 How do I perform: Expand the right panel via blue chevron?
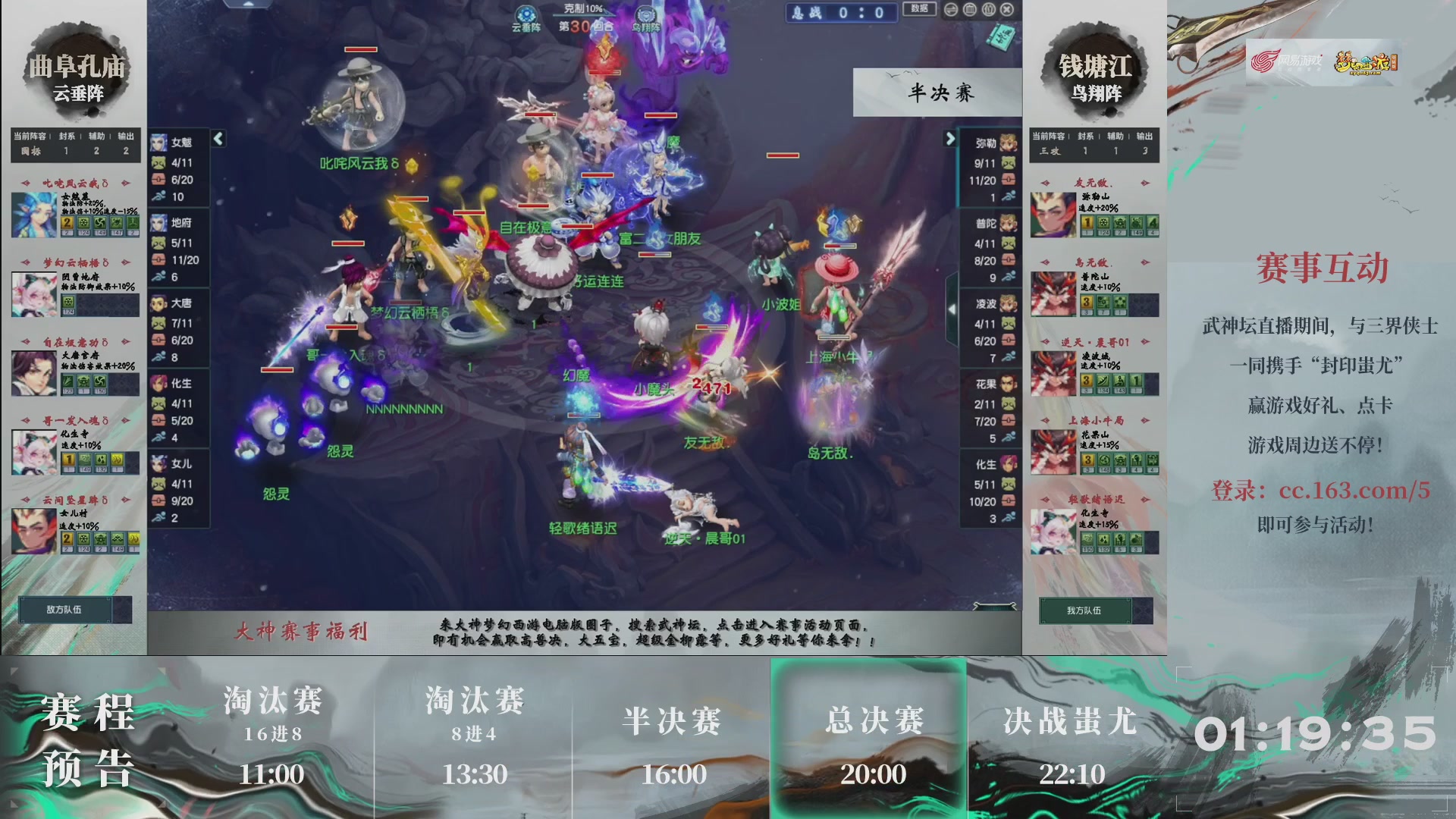click(951, 139)
